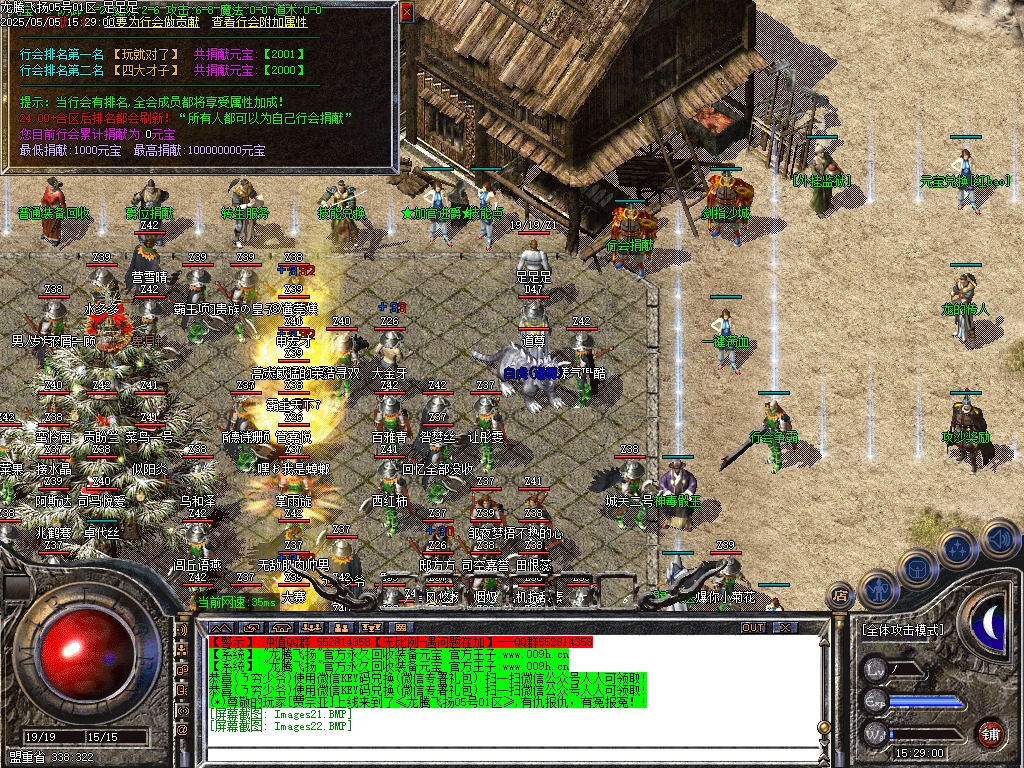Click the OUT button above chat
This screenshot has width=1024, height=768.
[752, 627]
